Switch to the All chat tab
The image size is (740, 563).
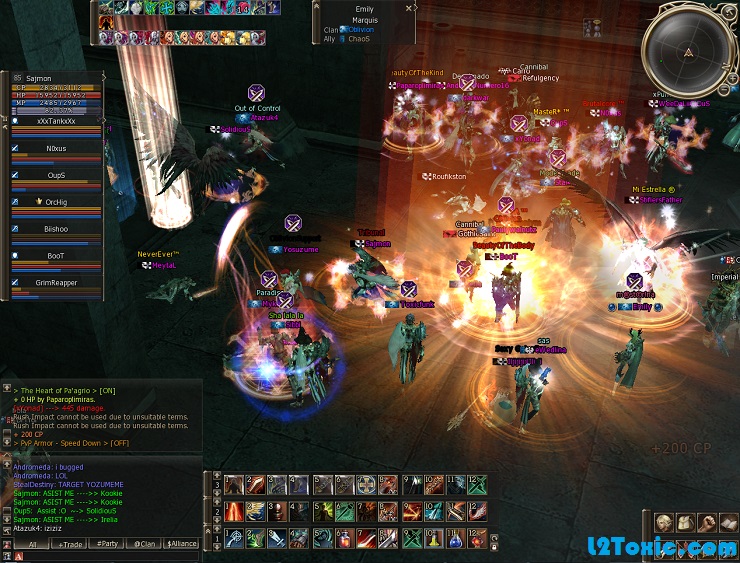click(x=32, y=544)
